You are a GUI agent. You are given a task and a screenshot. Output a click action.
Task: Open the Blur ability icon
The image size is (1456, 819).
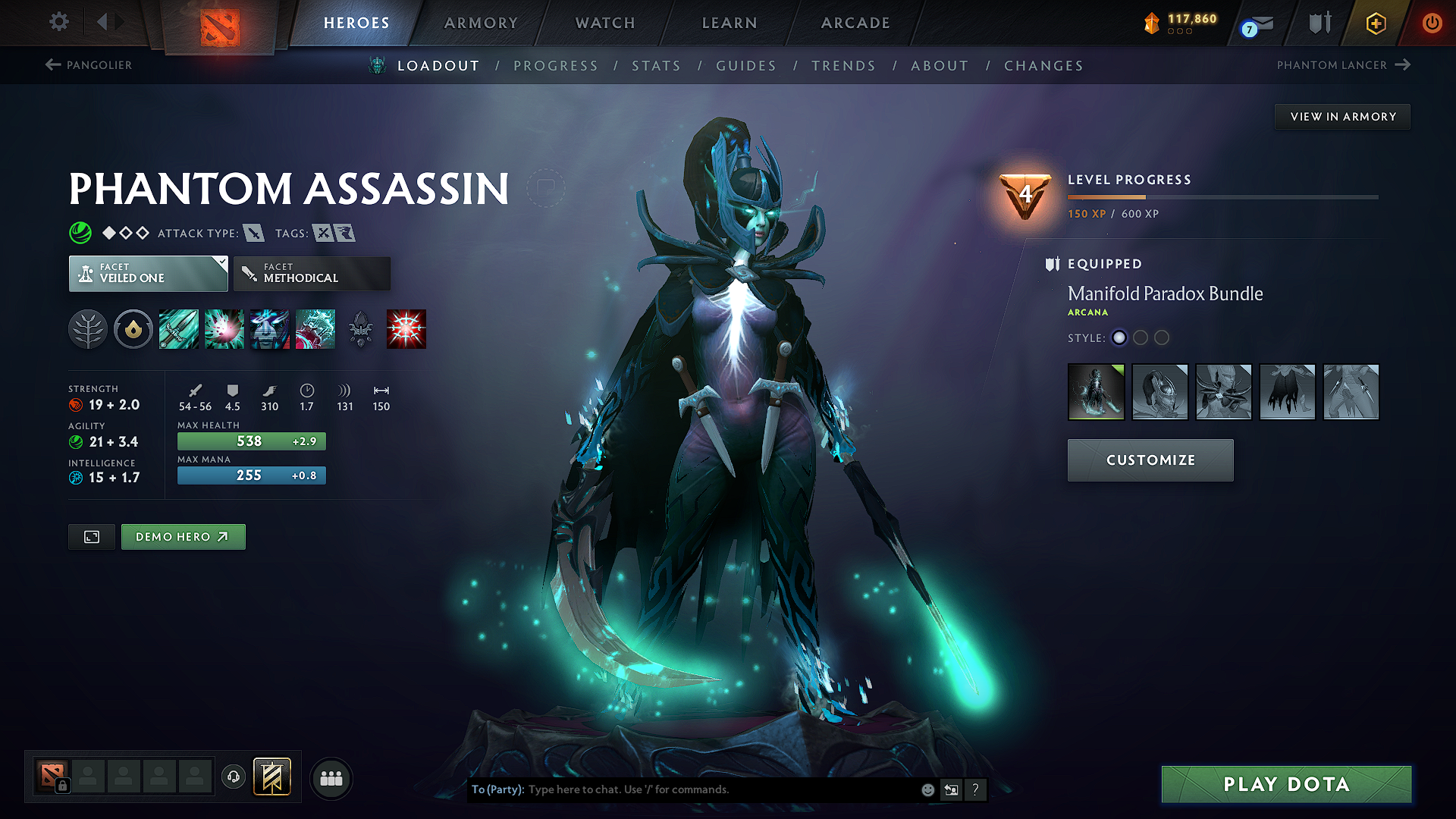pos(269,328)
